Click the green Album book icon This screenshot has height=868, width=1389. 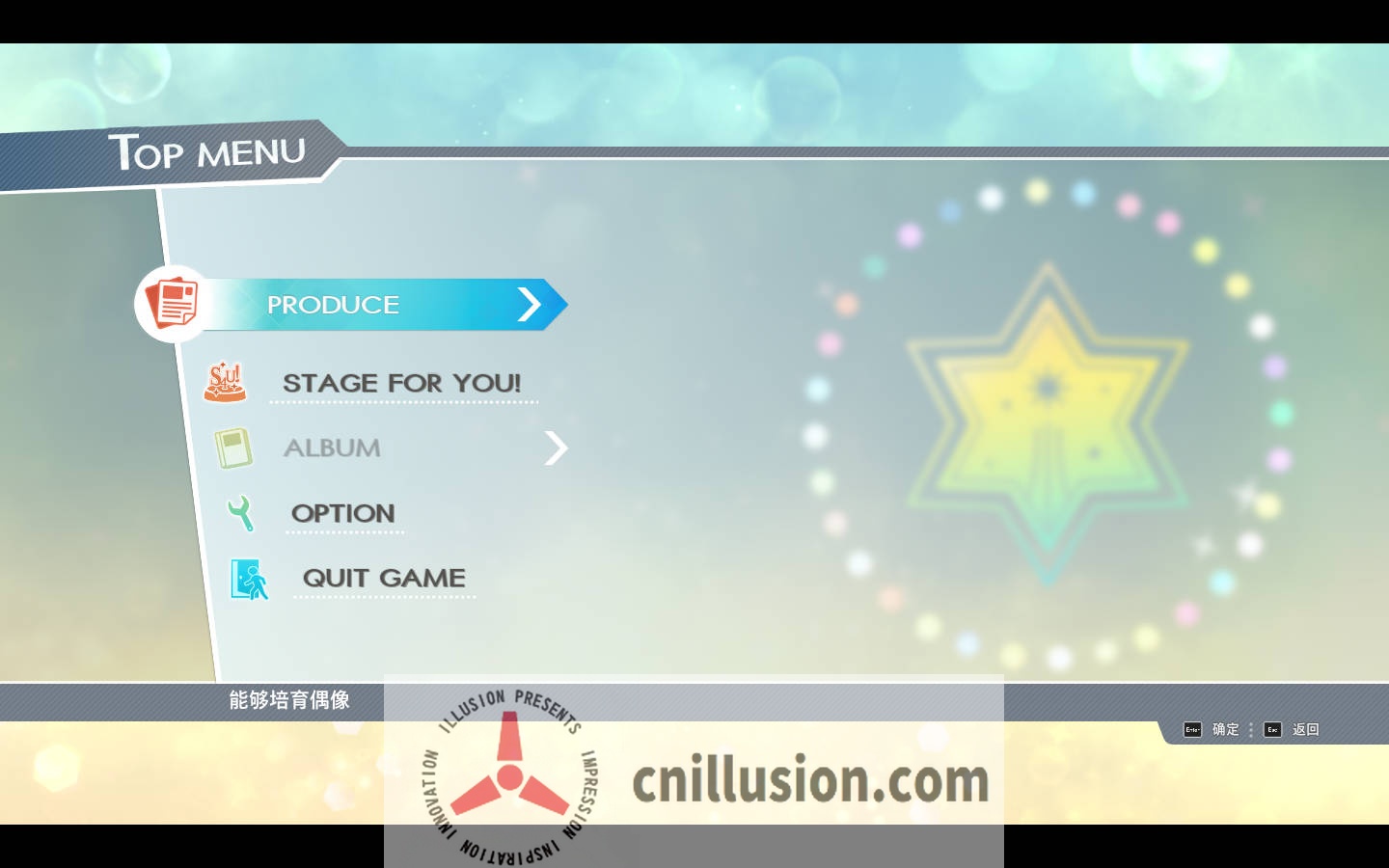click(x=232, y=448)
